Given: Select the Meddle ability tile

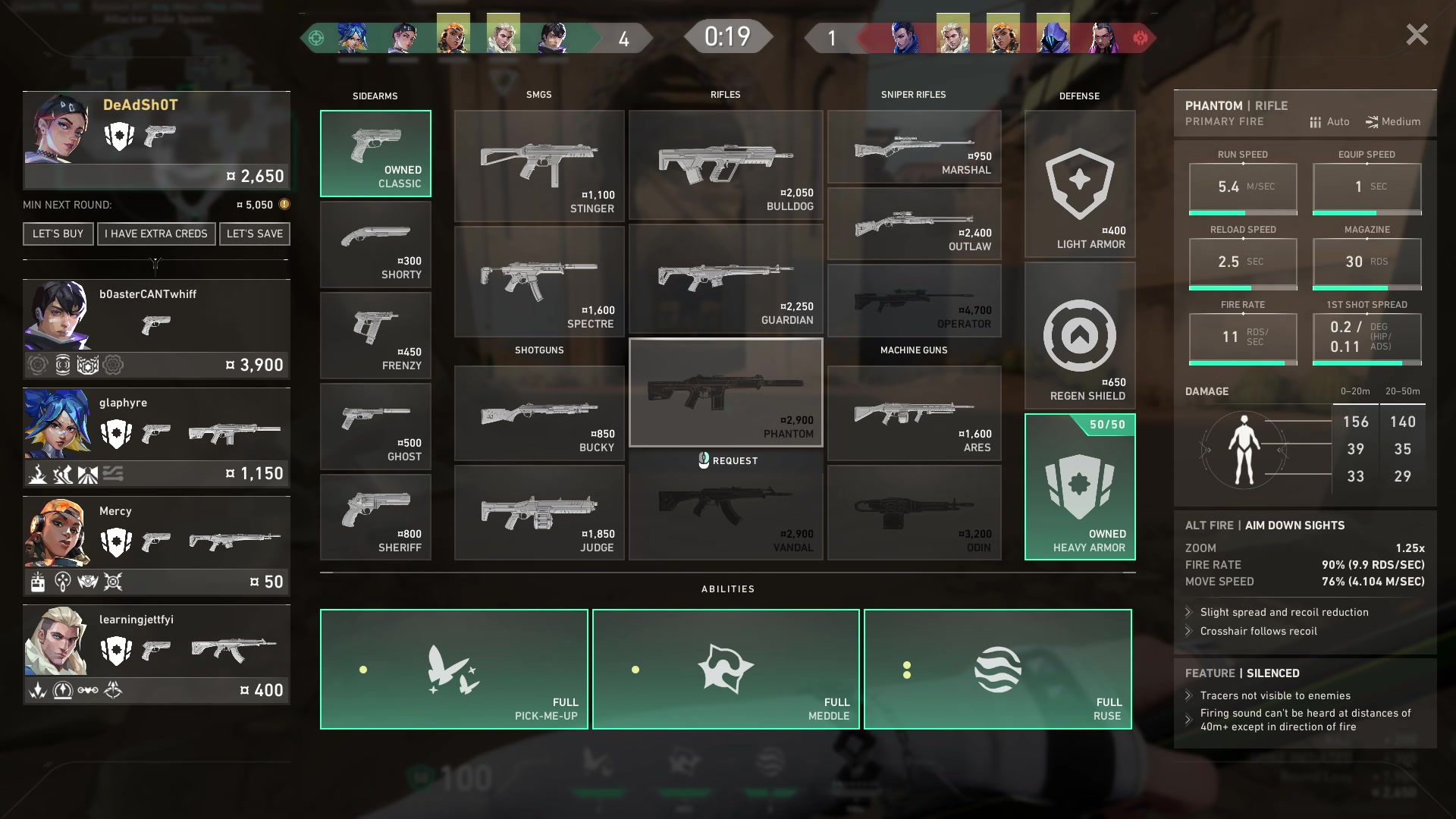Looking at the screenshot, I should pos(726,669).
